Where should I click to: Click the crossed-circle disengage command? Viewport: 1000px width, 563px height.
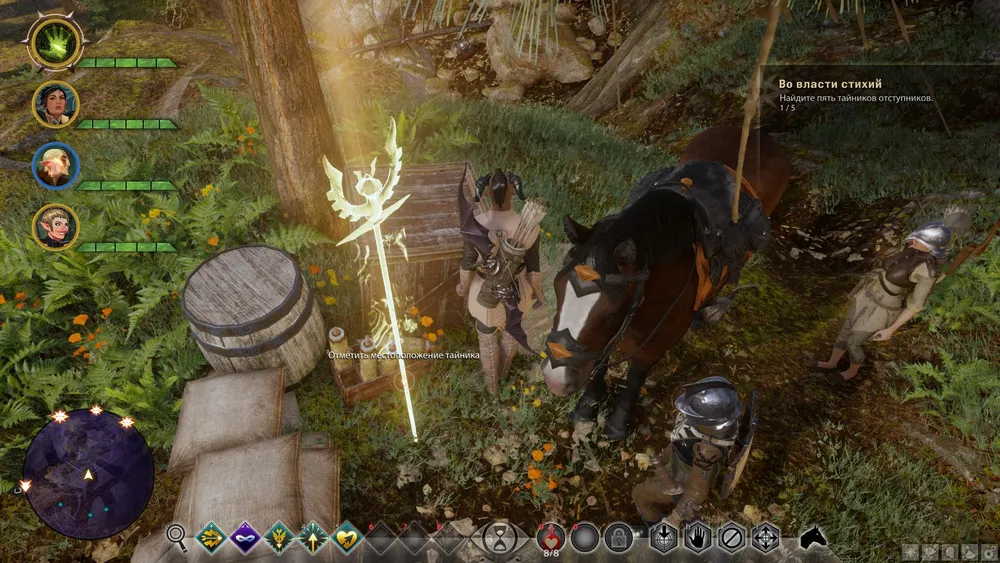(732, 538)
